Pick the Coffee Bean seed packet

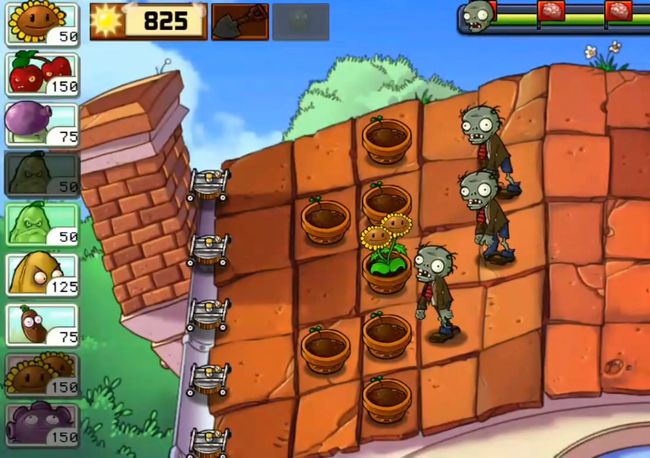42,324
